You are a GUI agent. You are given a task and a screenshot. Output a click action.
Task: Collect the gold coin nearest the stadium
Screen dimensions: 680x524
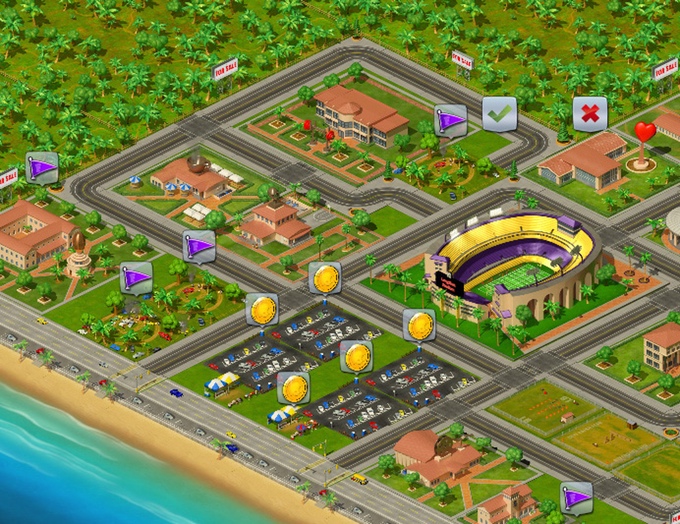(x=420, y=325)
